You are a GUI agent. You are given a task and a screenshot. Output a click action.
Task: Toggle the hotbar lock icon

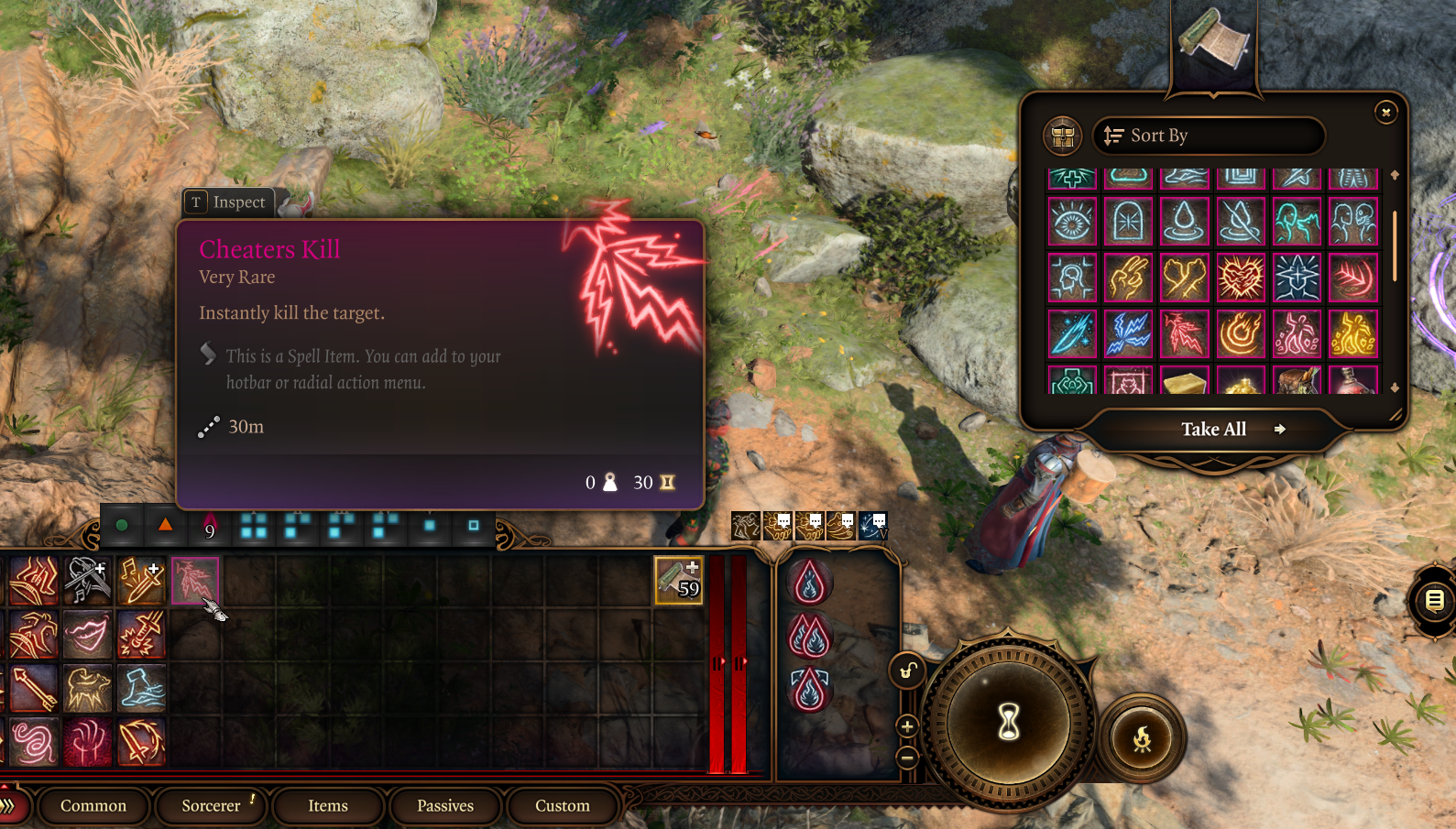(906, 671)
